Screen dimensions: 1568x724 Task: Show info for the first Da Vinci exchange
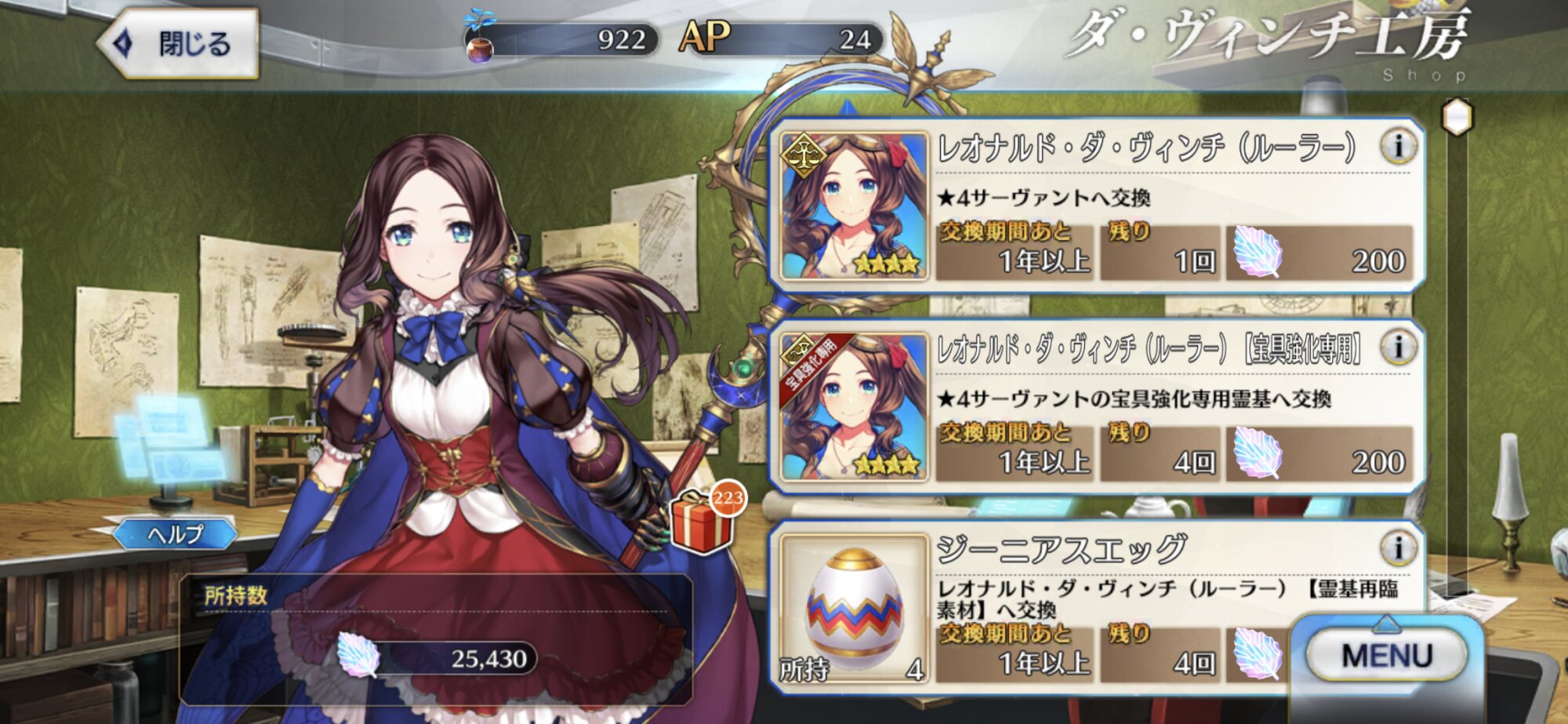coord(1398,147)
